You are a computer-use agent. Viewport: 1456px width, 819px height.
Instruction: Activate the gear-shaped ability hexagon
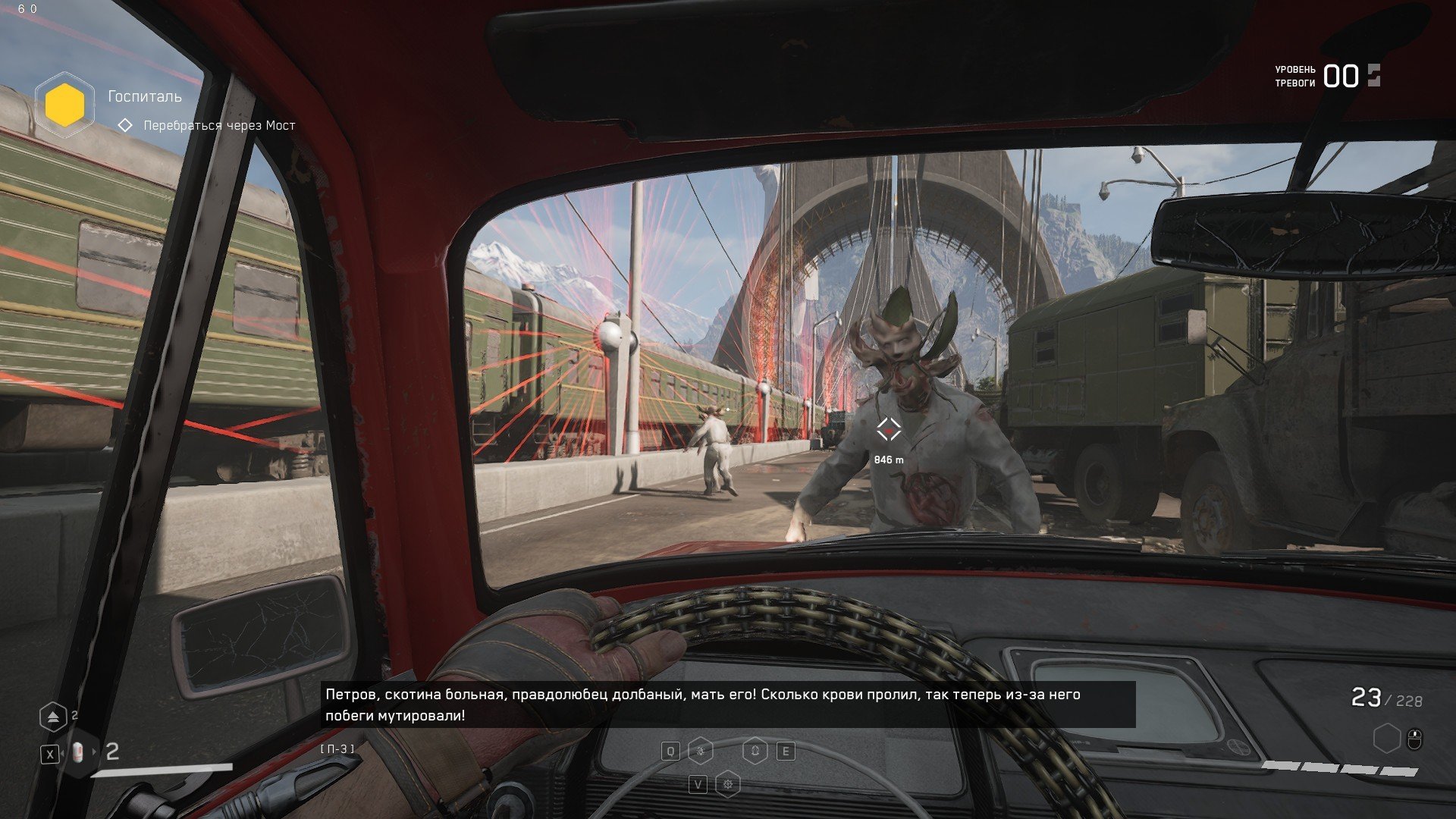(728, 784)
